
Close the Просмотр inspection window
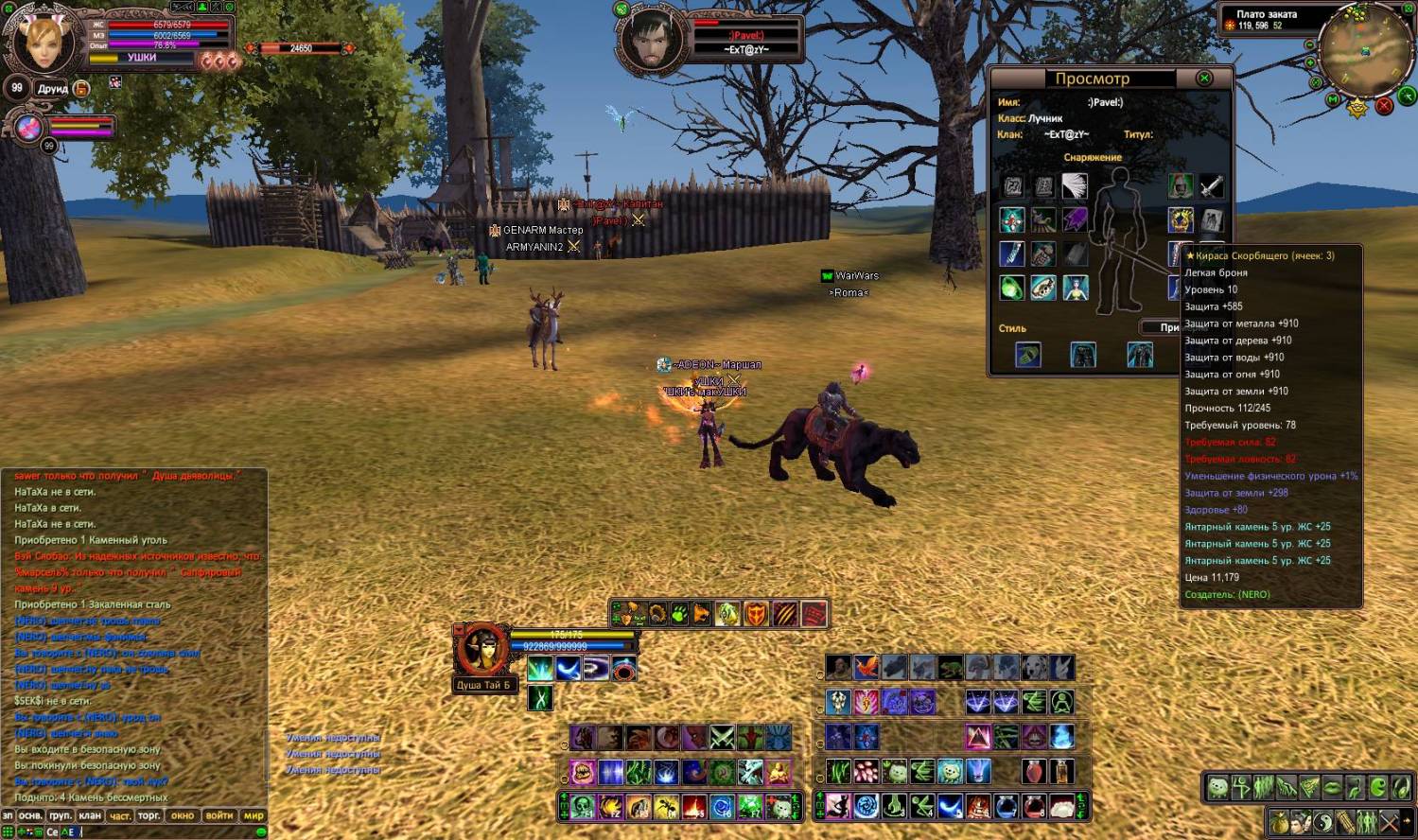(x=1204, y=79)
